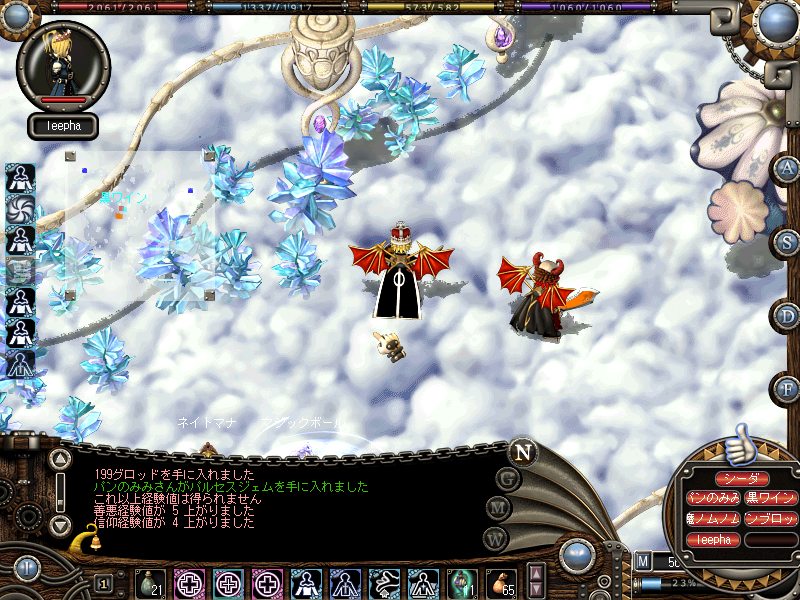Click the round A shortcut button
Screen dimensions: 800x600
[x=786, y=168]
